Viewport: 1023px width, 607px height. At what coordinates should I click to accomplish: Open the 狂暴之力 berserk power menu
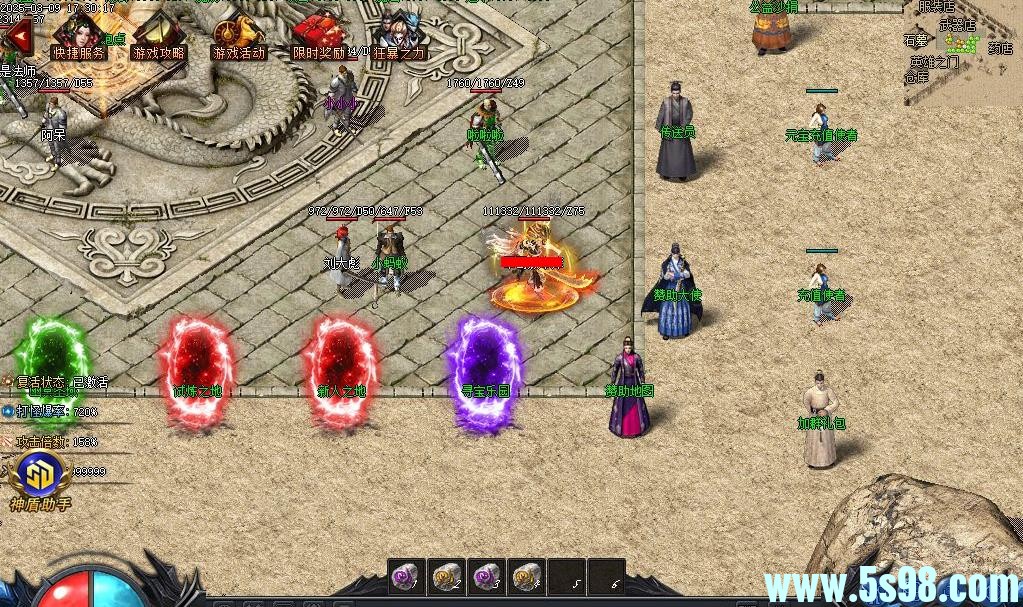(398, 38)
